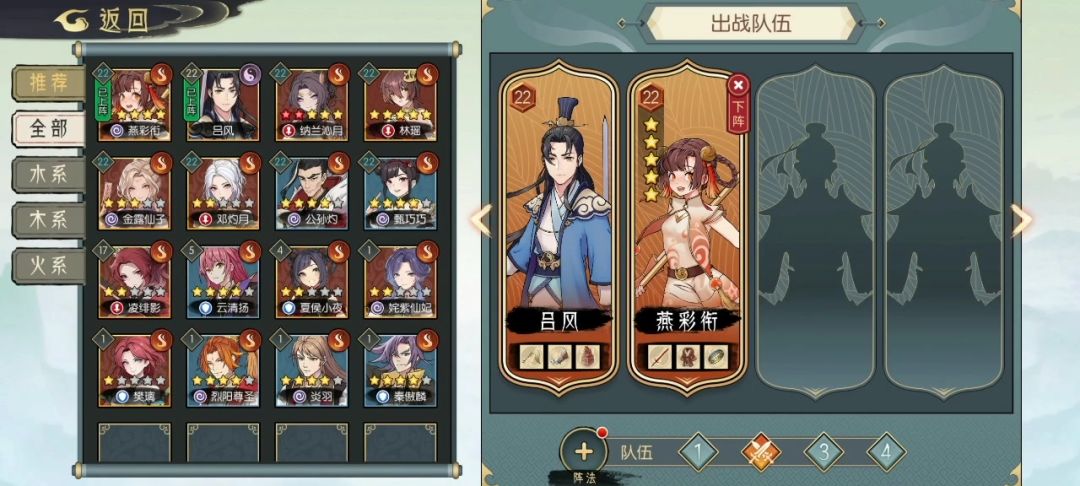Choose the 金露仙子 hero card
This screenshot has height=486, width=1080.
pyautogui.click(x=134, y=193)
